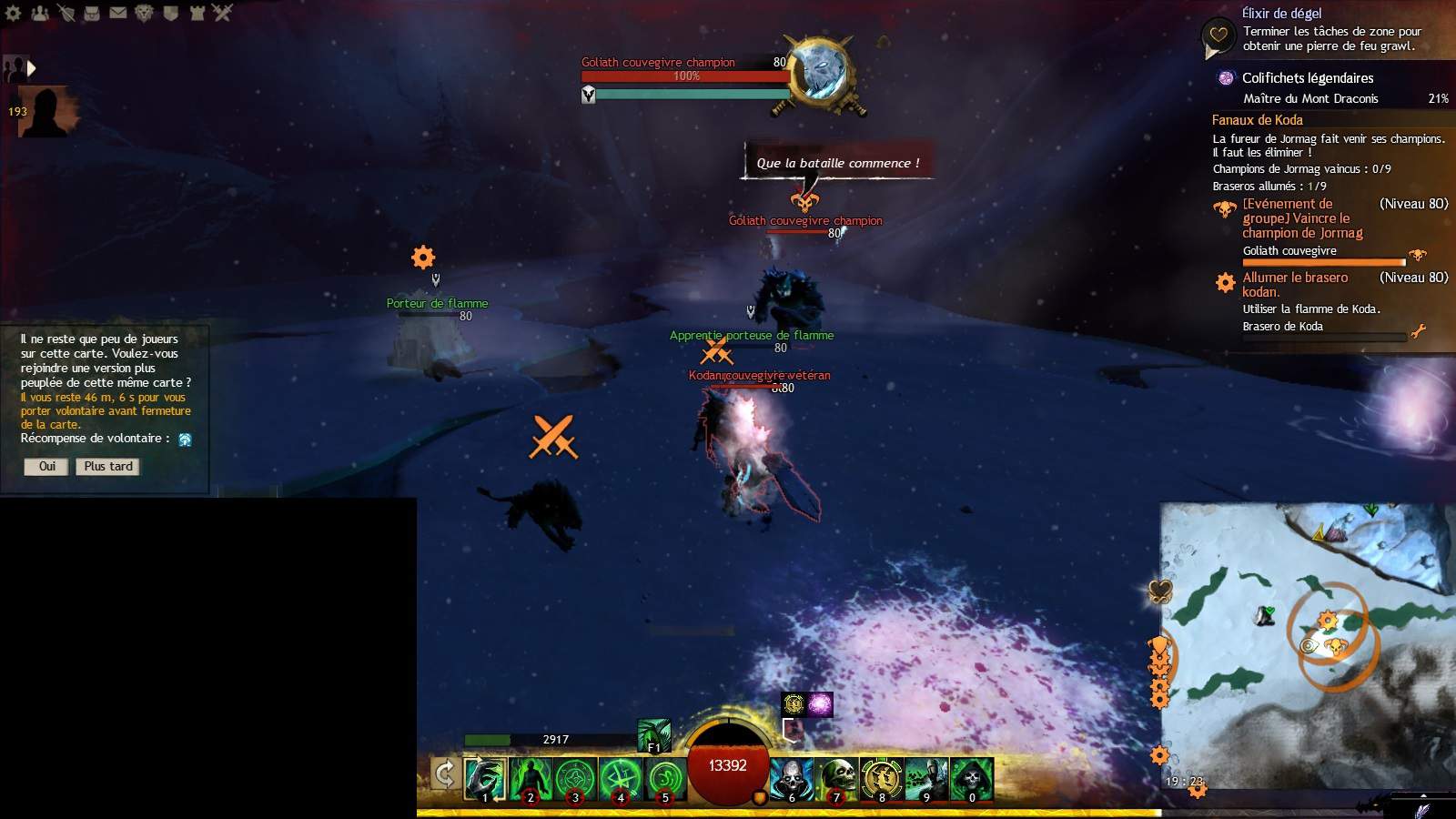The image size is (1456, 819).
Task: Open the gear-shaped game menu
Action: point(14,13)
